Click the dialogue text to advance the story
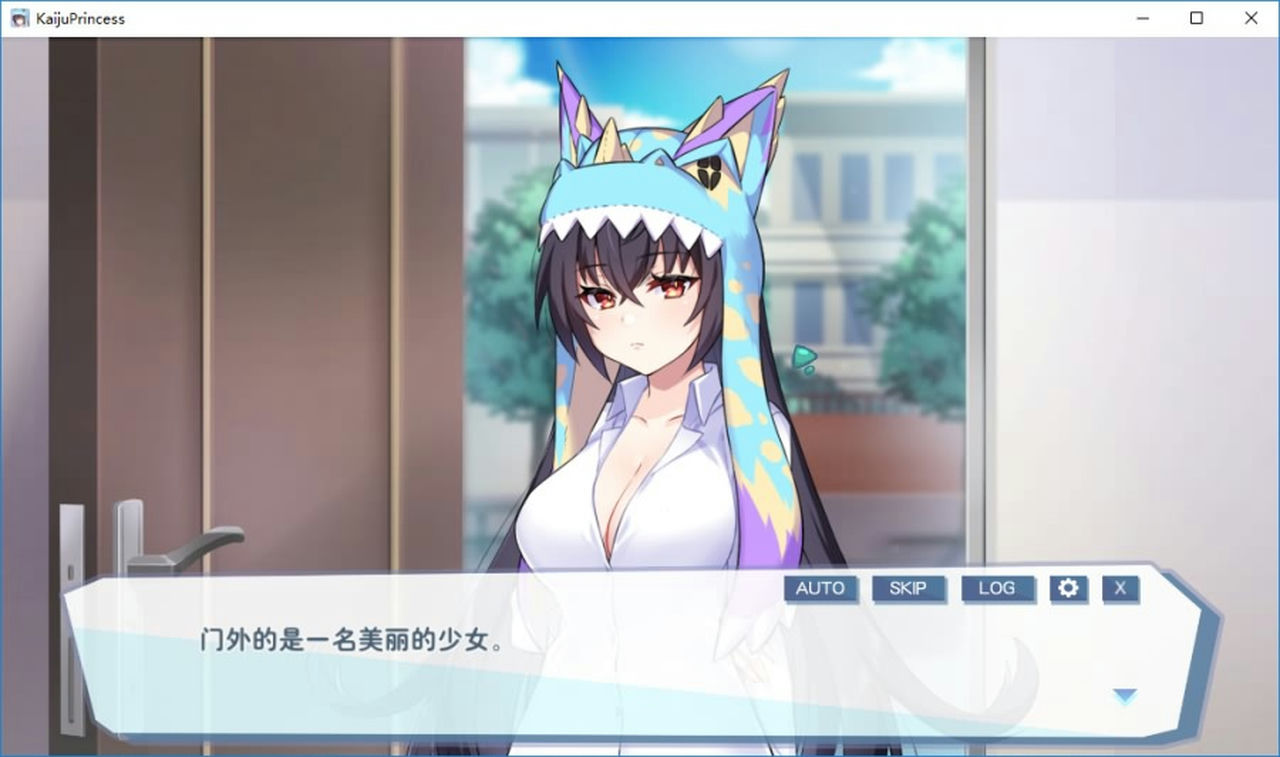 345,638
